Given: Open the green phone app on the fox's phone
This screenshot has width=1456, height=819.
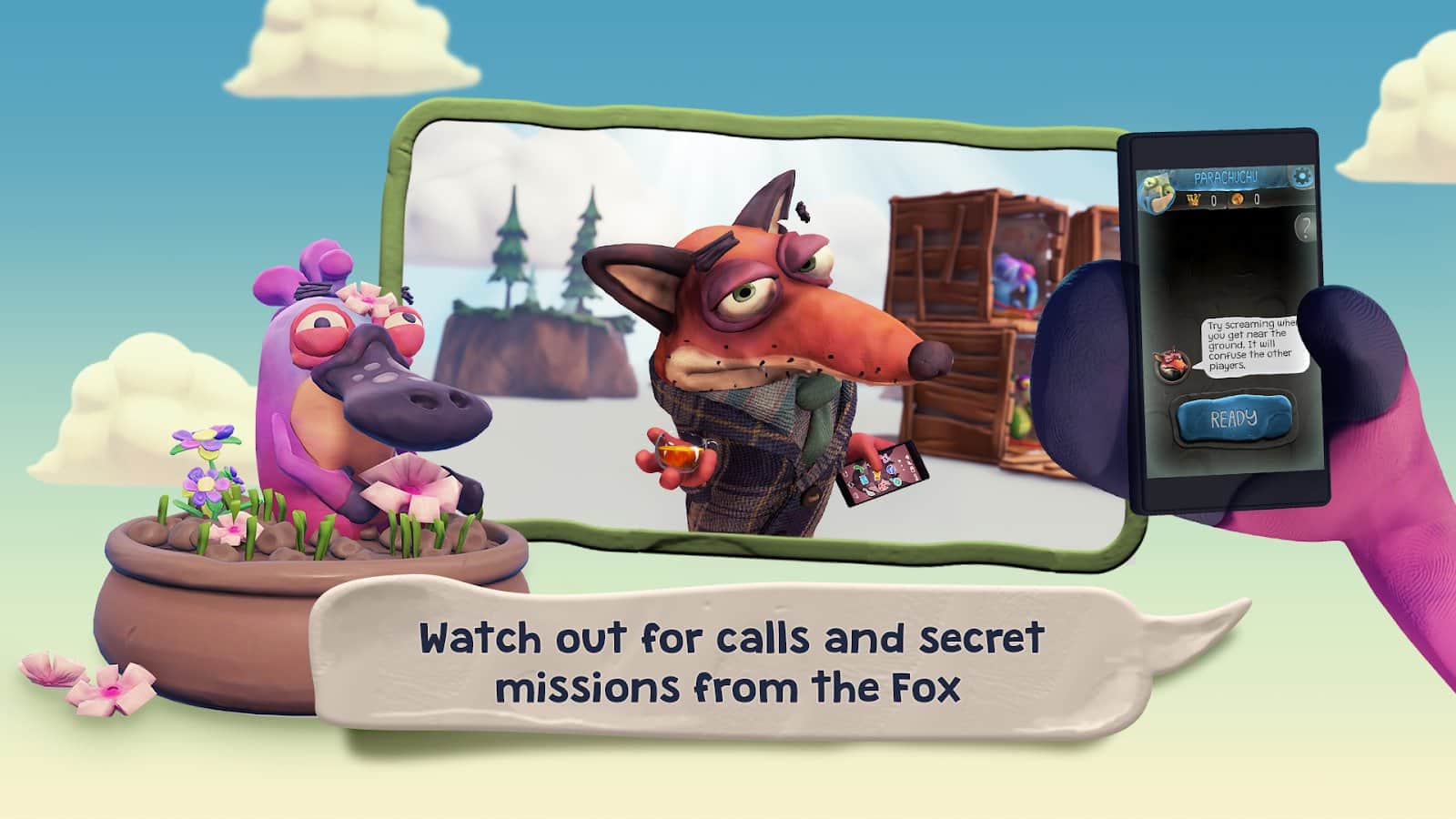Looking at the screenshot, I should point(858,470).
